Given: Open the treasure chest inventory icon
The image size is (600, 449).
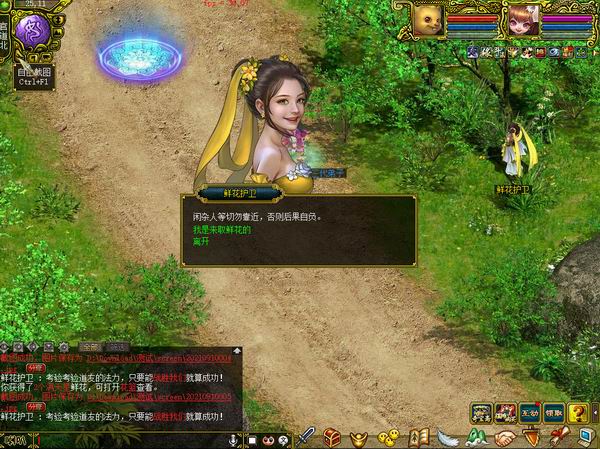Looking at the screenshot, I should point(332,437).
